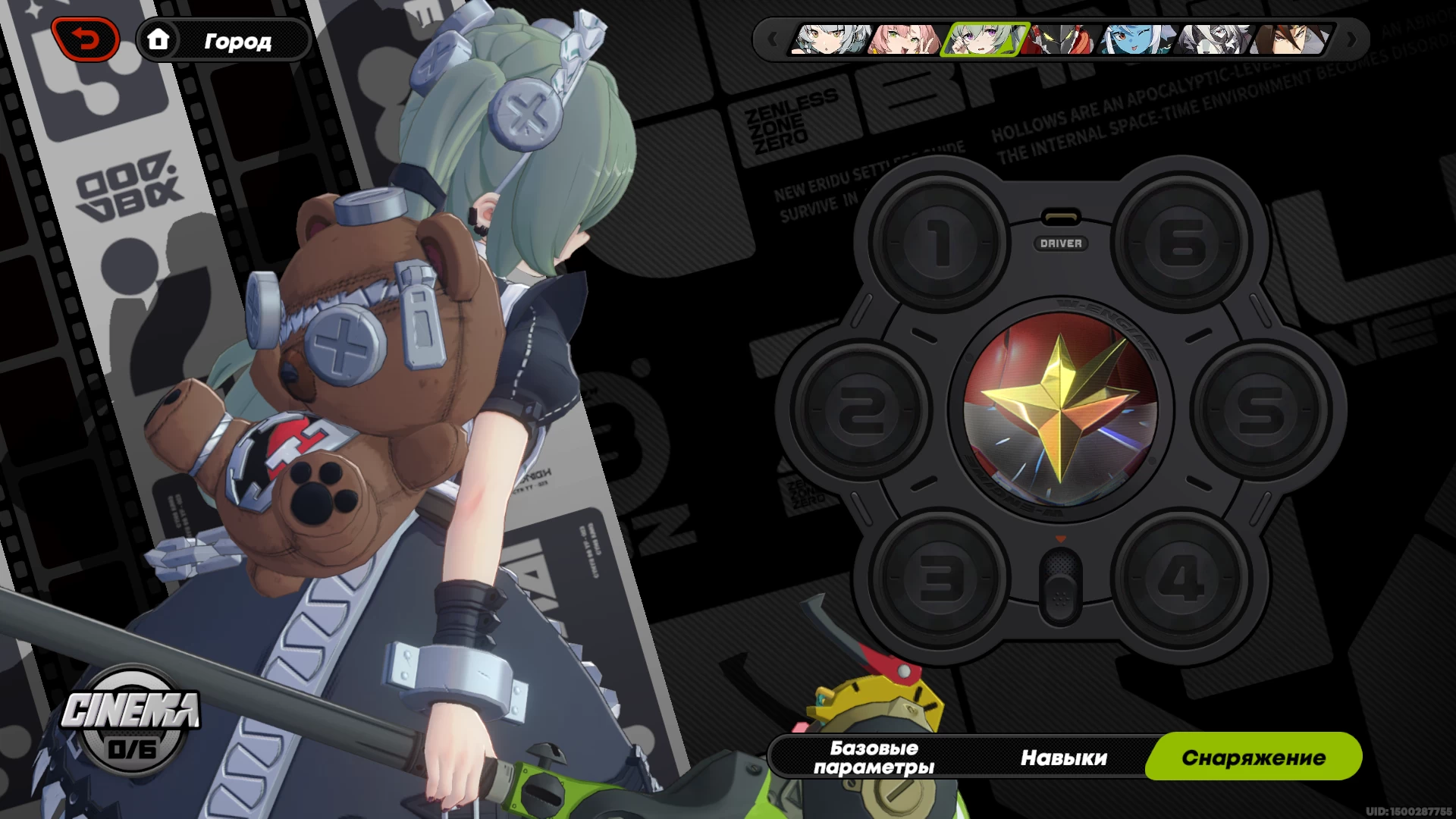Click the red back arrow button
This screenshot has width=1456, height=819.
tap(86, 39)
